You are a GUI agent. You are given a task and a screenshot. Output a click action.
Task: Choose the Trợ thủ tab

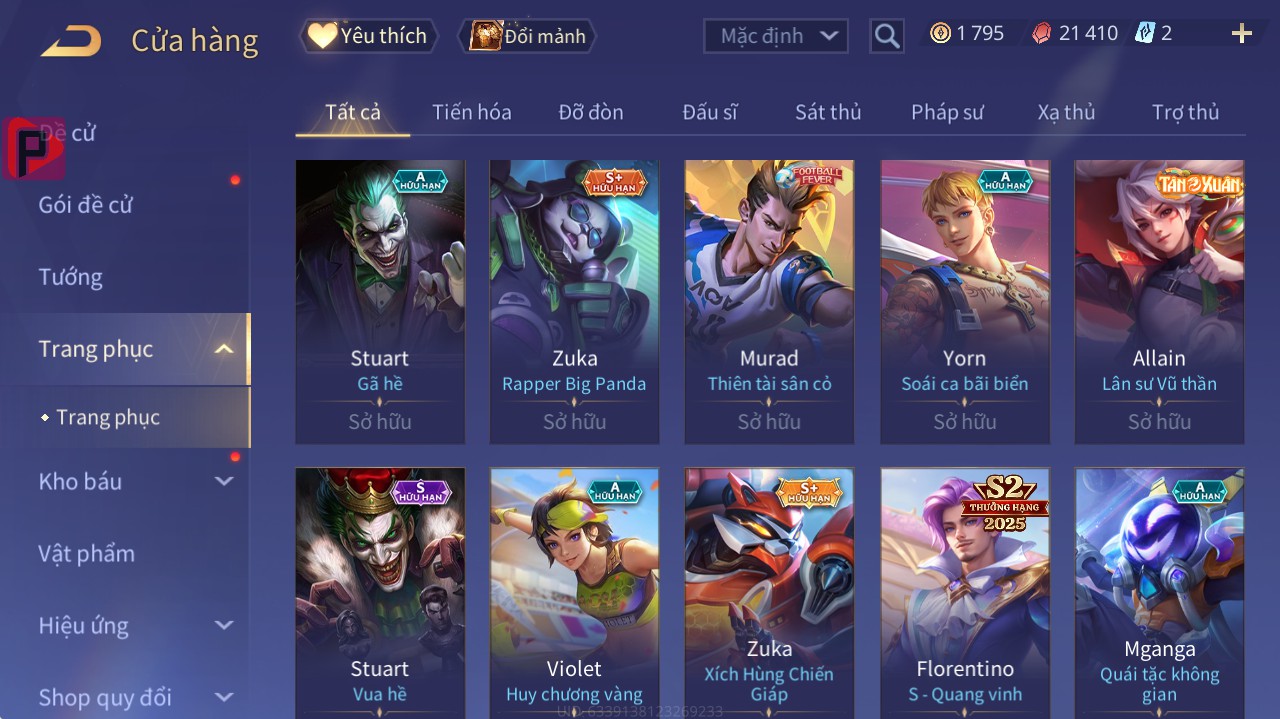click(1185, 112)
